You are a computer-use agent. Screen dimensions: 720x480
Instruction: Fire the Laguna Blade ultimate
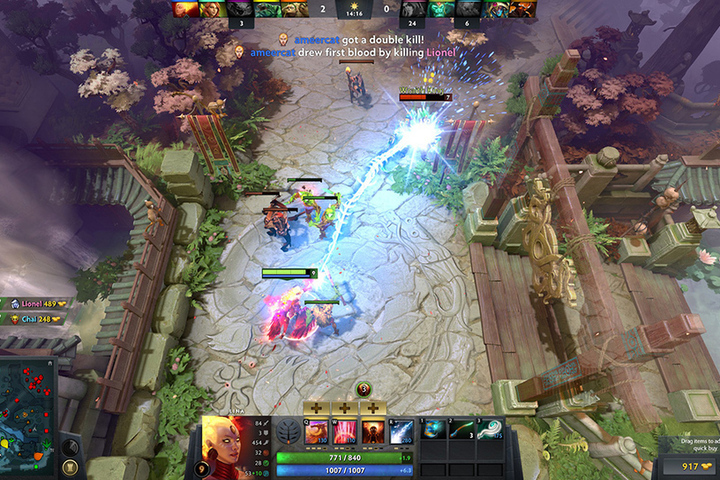[x=401, y=432]
